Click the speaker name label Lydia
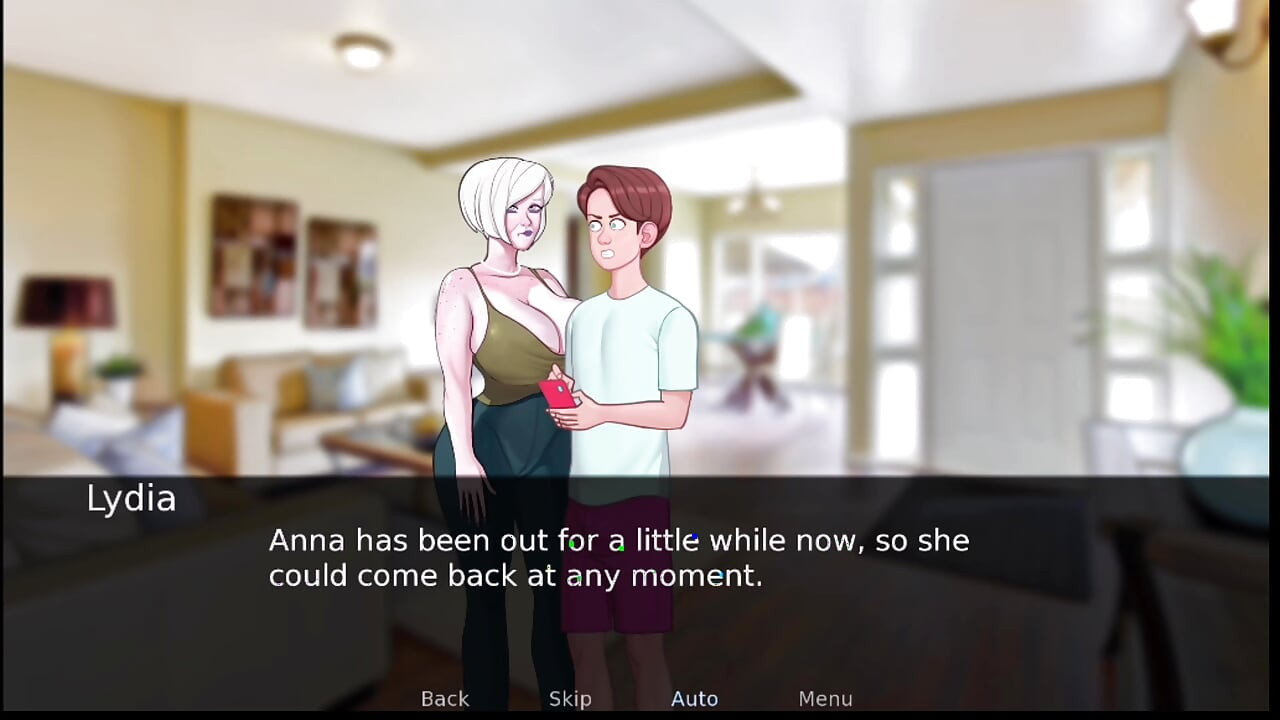This screenshot has width=1280, height=720. pyautogui.click(x=131, y=498)
